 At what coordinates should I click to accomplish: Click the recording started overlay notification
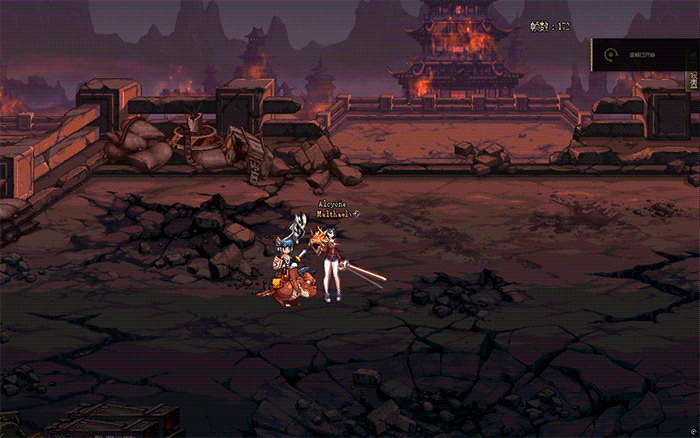[x=641, y=55]
